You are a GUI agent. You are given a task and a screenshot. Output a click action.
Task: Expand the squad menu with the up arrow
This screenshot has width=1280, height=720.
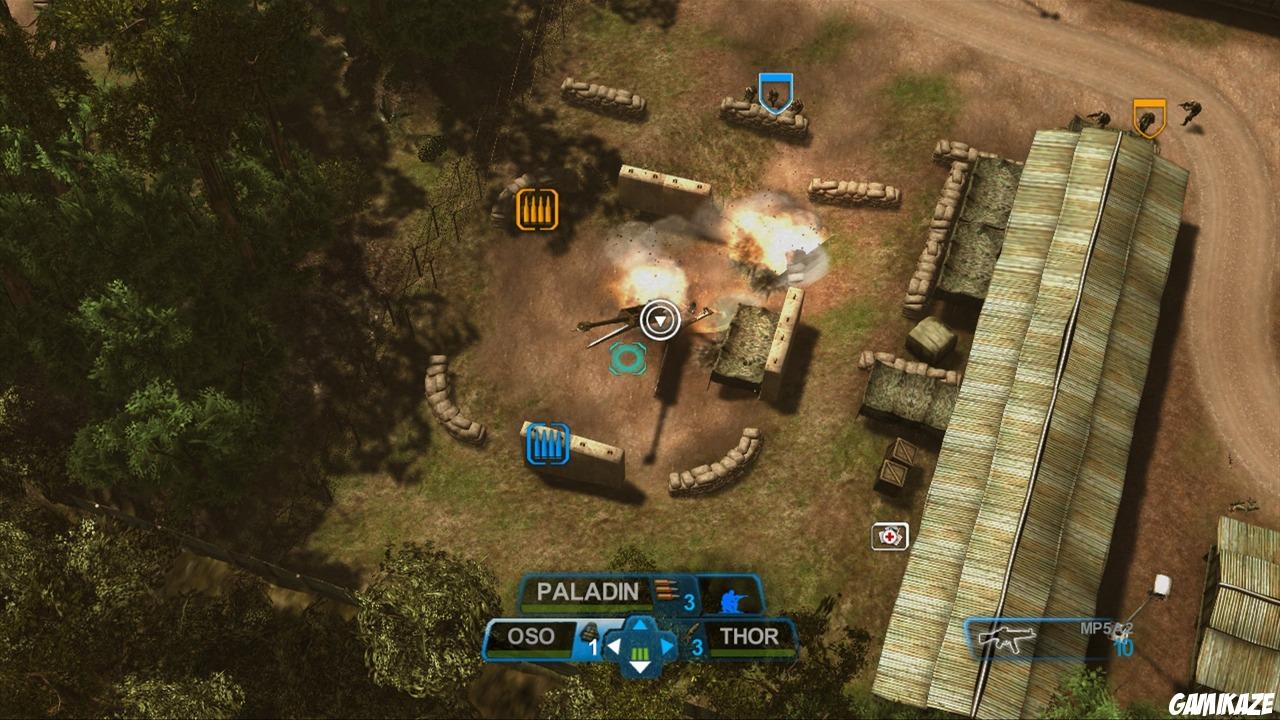641,626
